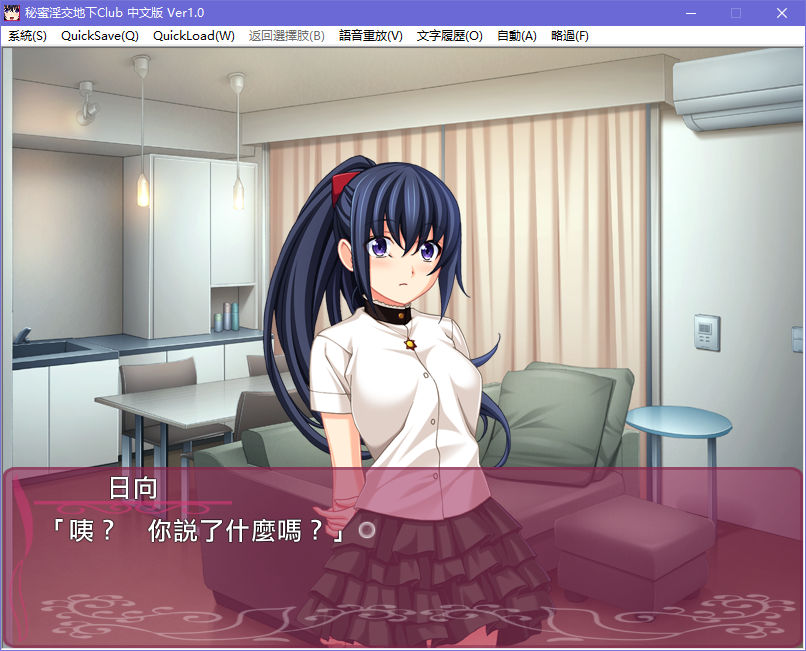Advance the dialogue text box
The height and width of the screenshot is (651, 806).
click(400, 560)
